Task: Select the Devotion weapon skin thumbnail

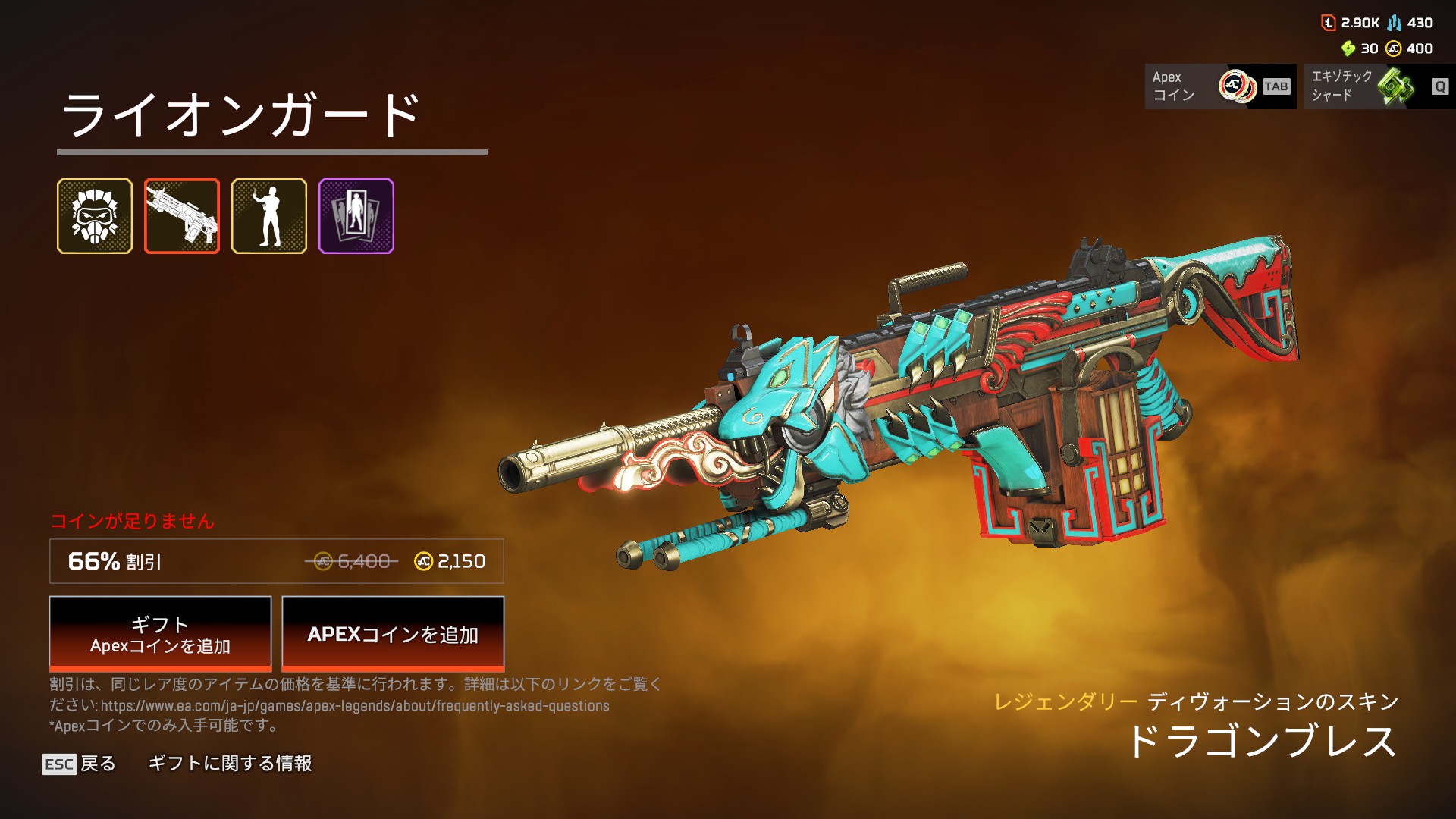Action: (182, 216)
